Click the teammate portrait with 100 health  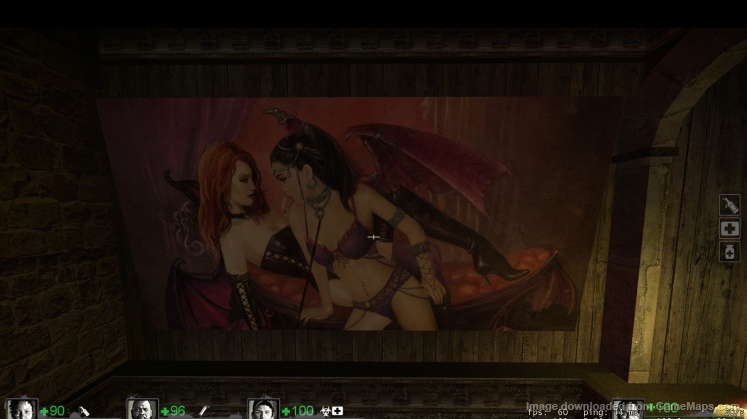tap(263, 409)
